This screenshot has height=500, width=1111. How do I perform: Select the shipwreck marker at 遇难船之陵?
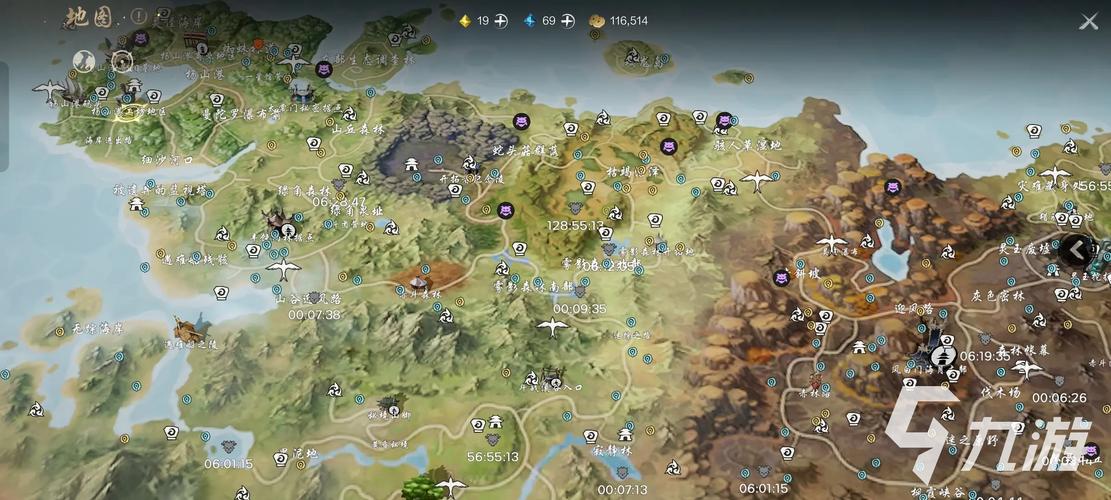185,327
